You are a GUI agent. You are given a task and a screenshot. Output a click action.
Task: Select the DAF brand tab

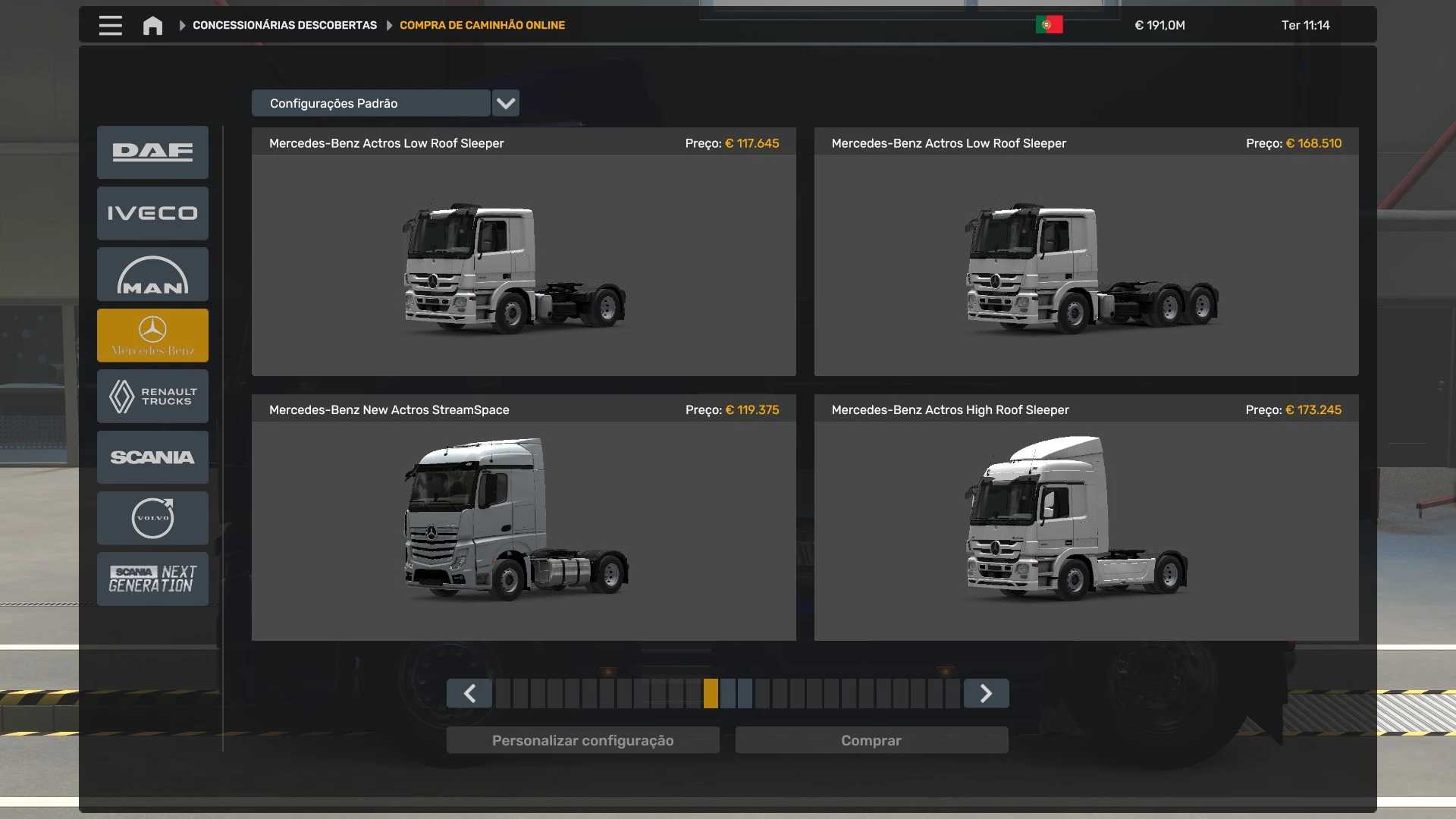(152, 152)
